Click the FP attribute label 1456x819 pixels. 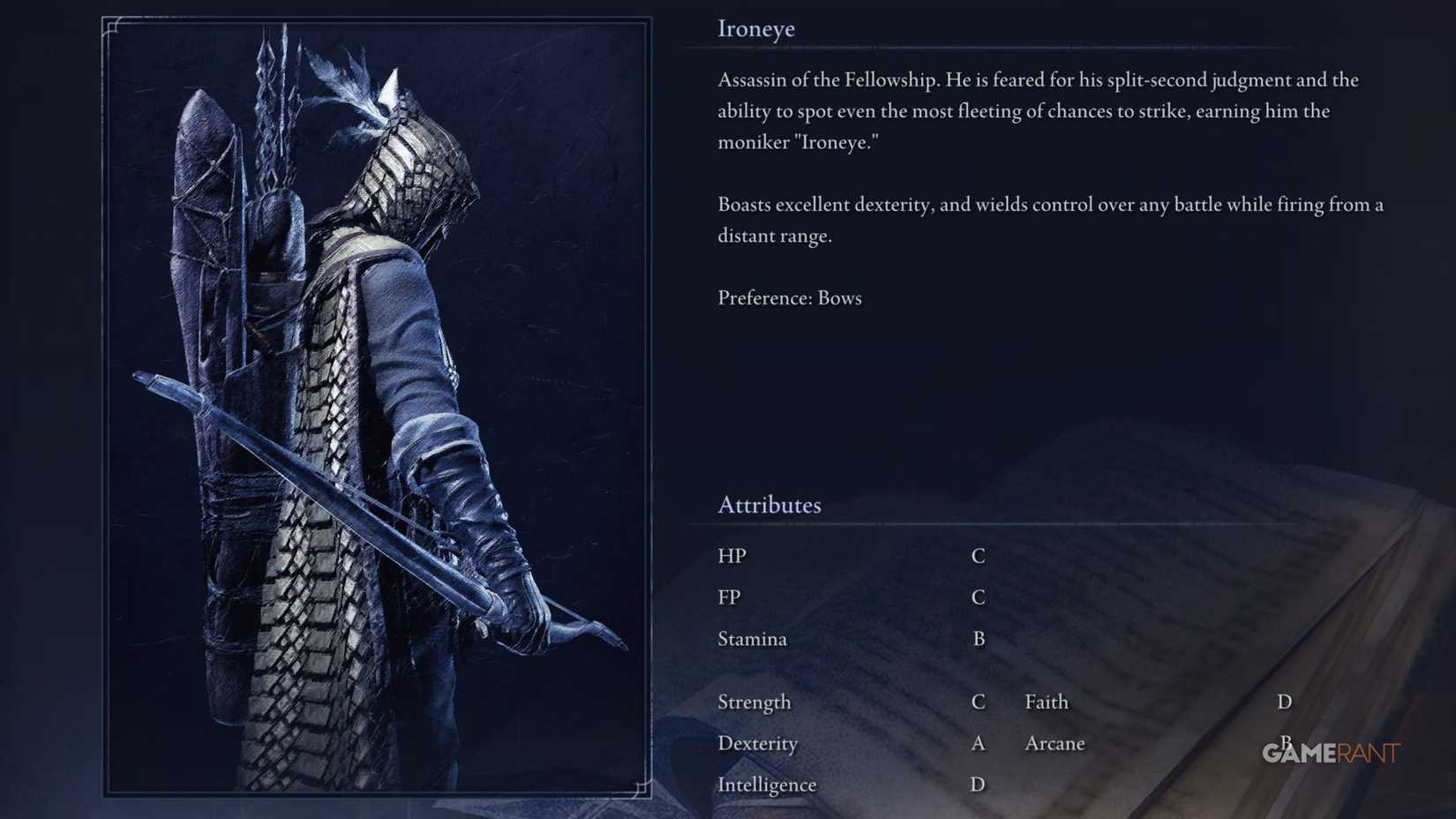(x=731, y=597)
